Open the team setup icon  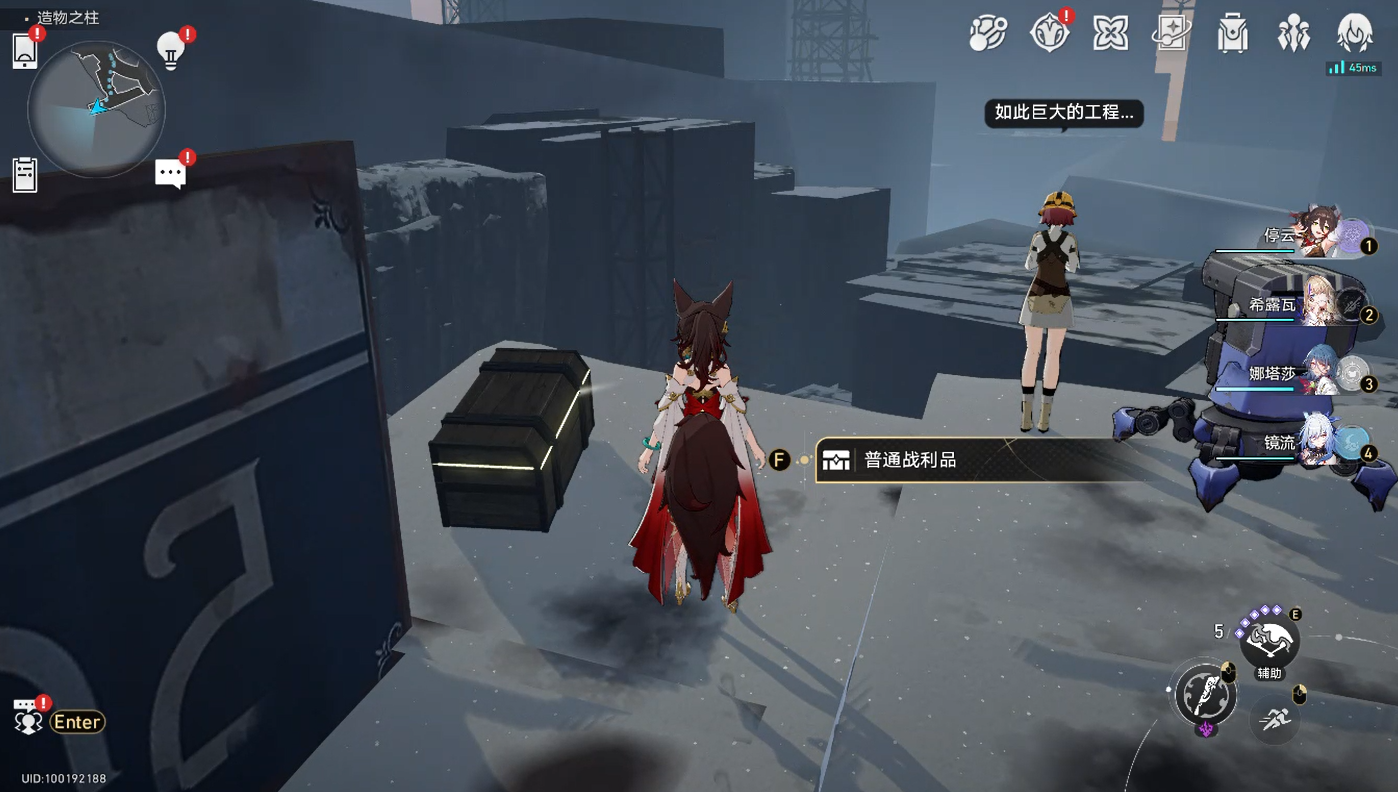click(1293, 34)
